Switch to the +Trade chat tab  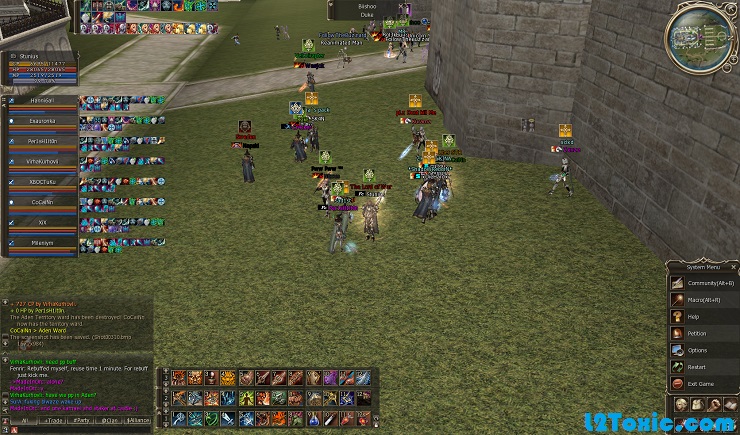pyautogui.click(x=51, y=422)
